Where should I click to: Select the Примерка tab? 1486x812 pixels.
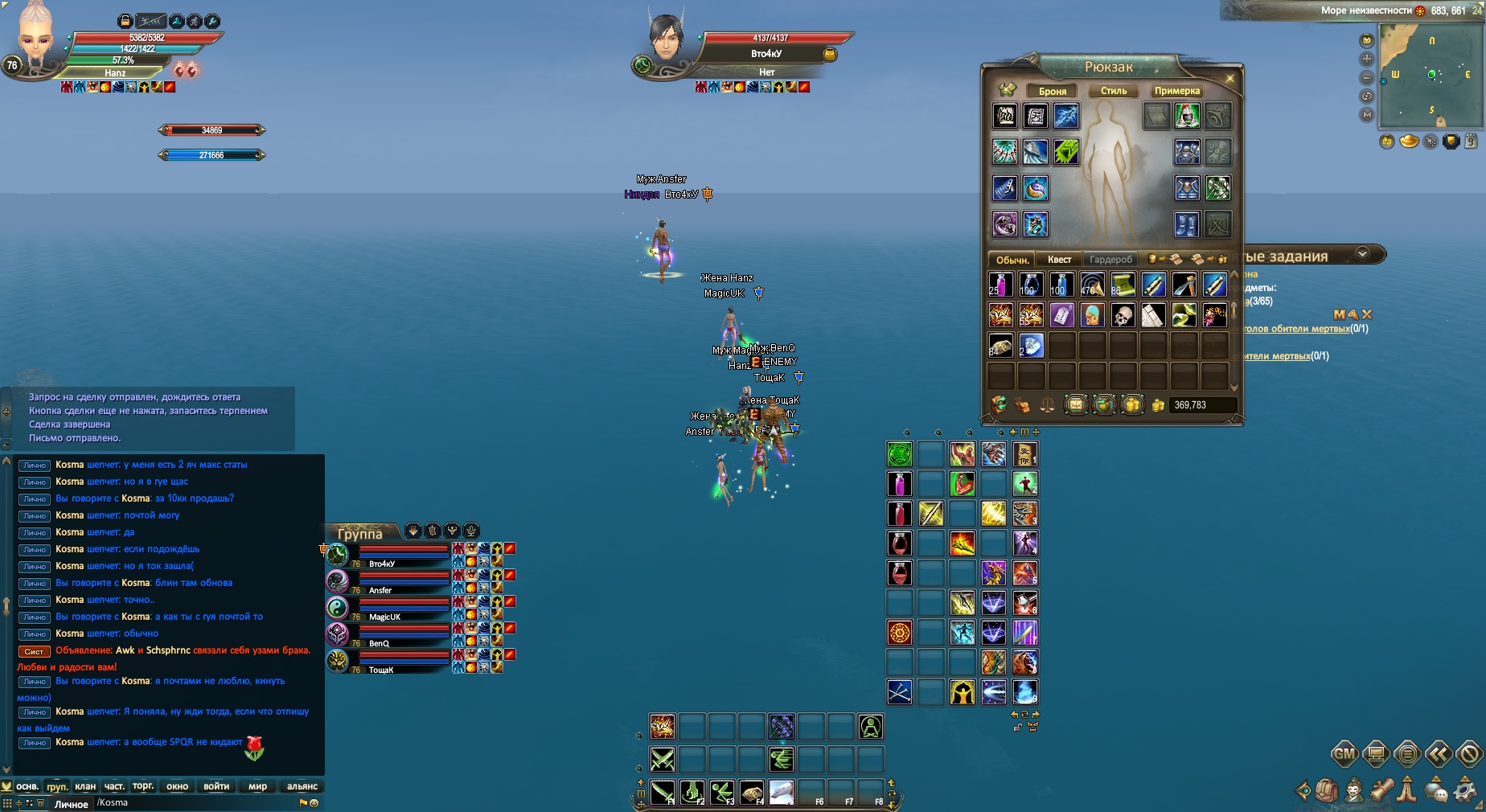click(1177, 91)
